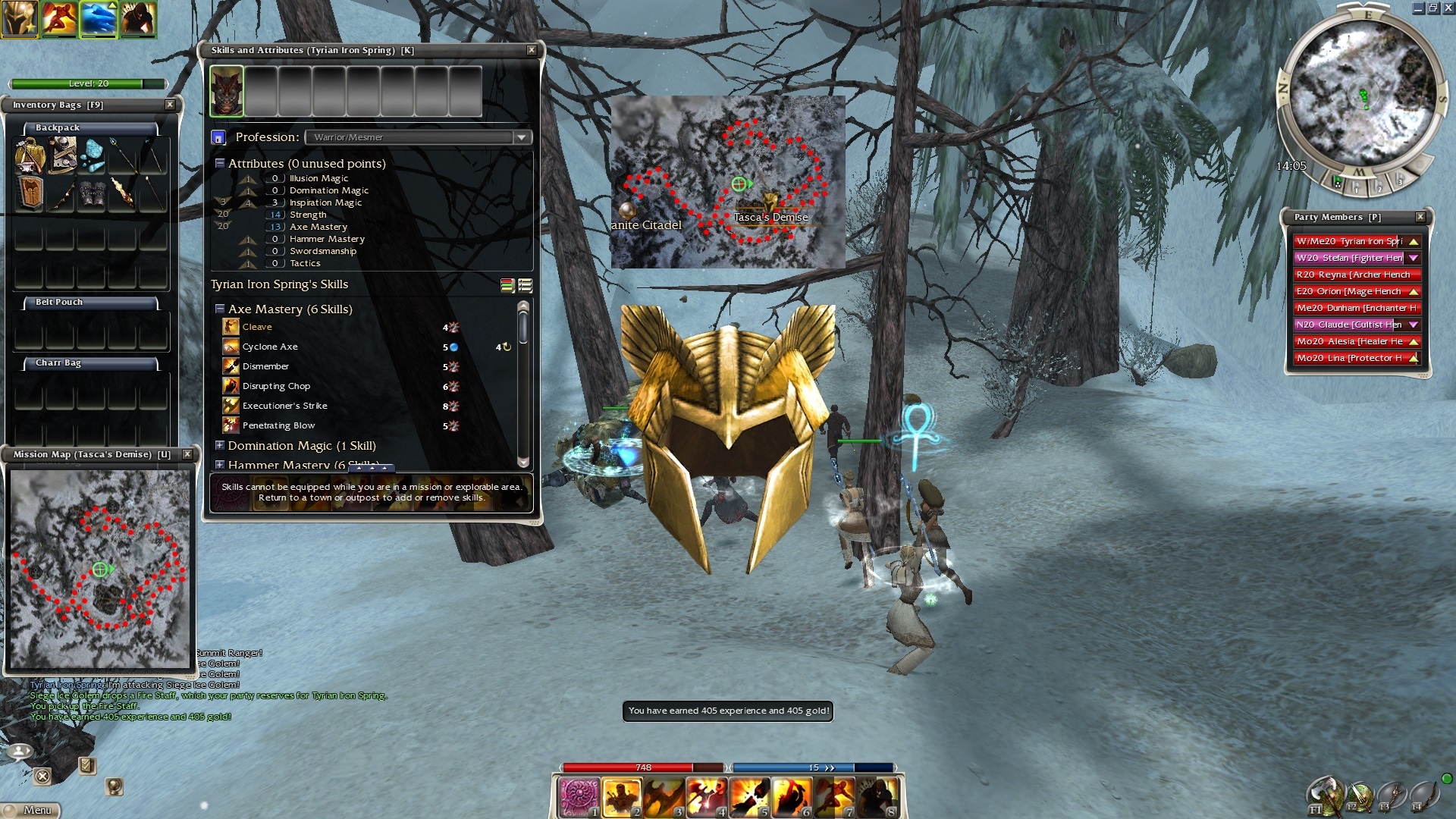Click the Backpack bag tab

pos(58,127)
